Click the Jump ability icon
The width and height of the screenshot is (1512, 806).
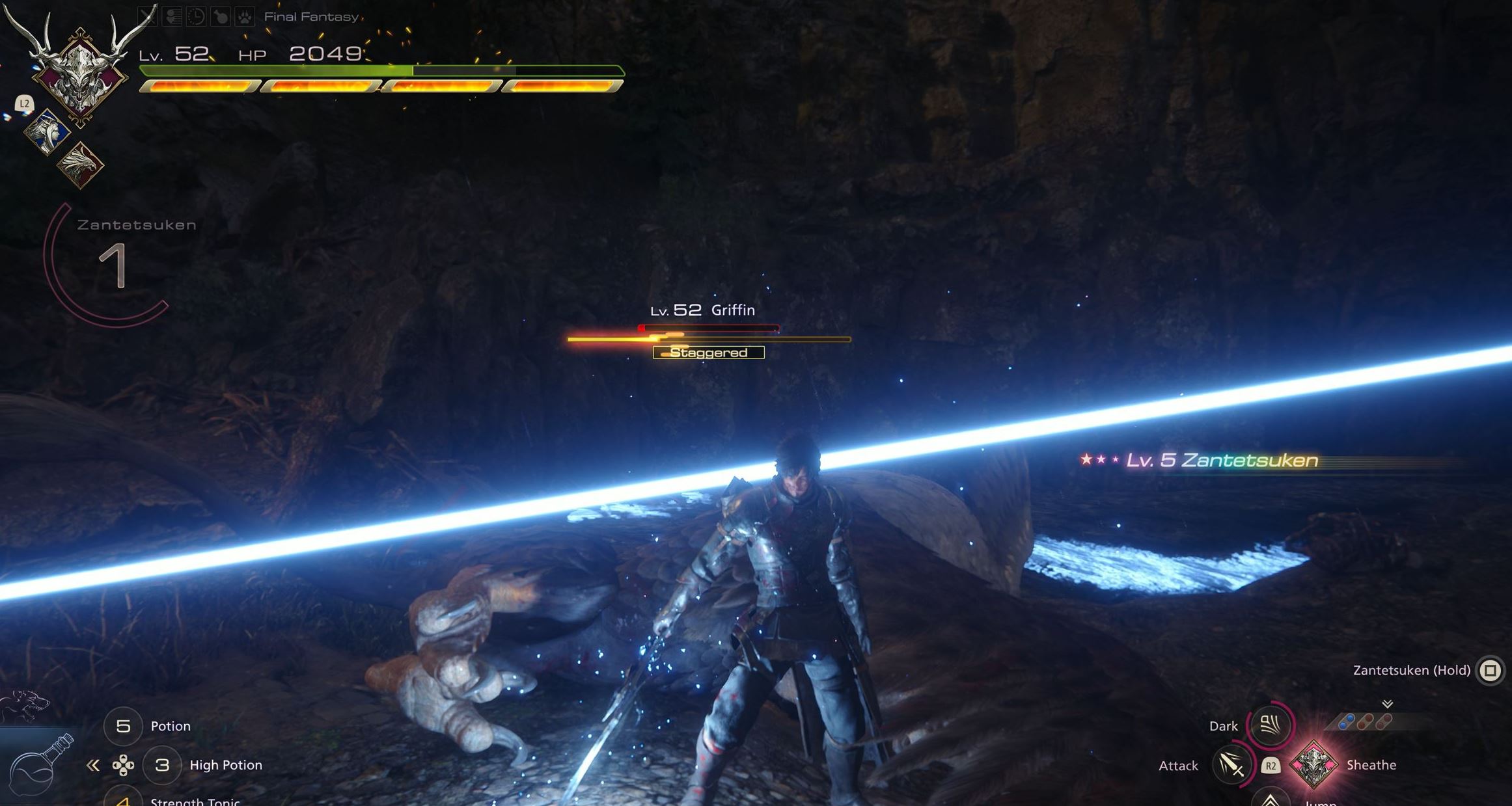click(1271, 801)
